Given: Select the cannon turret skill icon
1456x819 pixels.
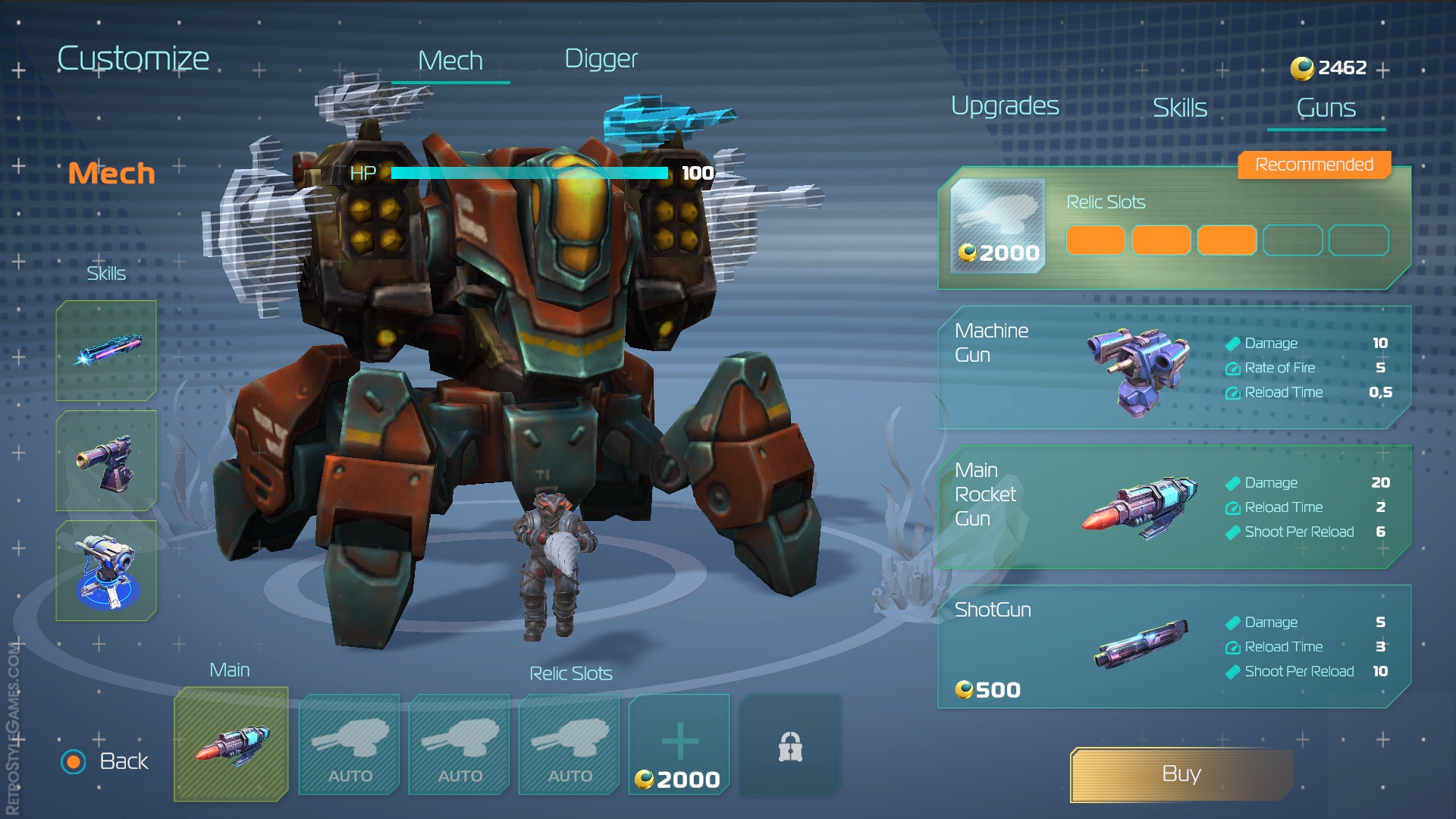Looking at the screenshot, I should [106, 460].
